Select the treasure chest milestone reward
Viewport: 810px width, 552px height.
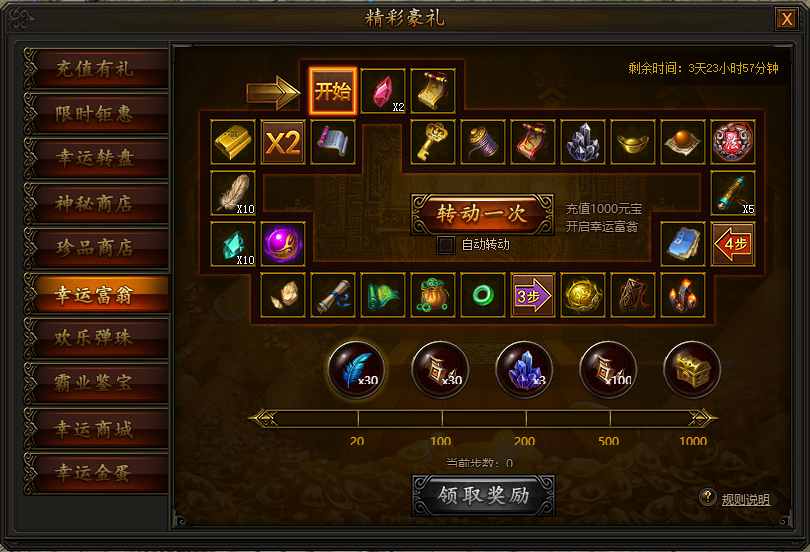click(x=692, y=367)
